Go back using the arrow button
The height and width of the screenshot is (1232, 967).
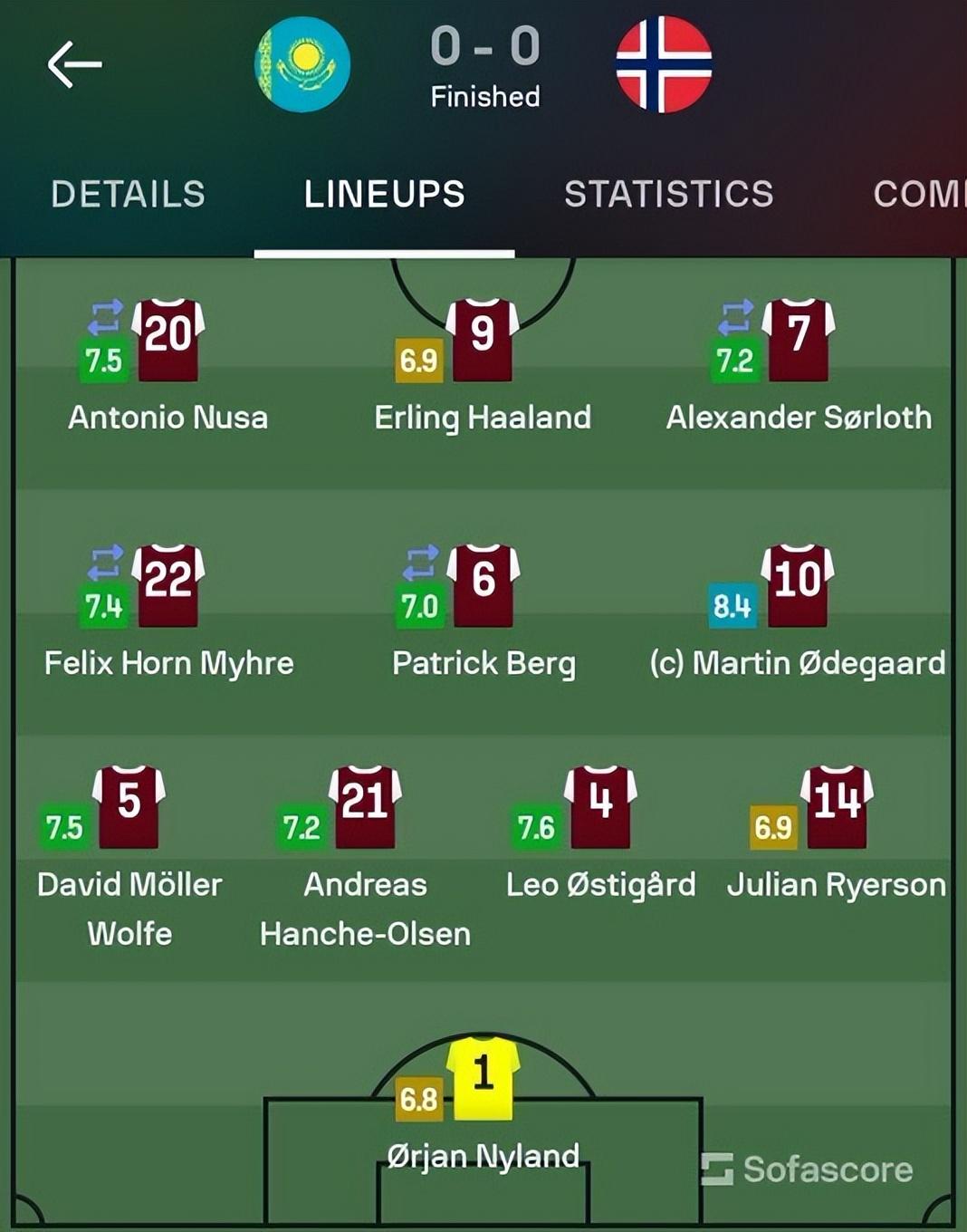74,64
